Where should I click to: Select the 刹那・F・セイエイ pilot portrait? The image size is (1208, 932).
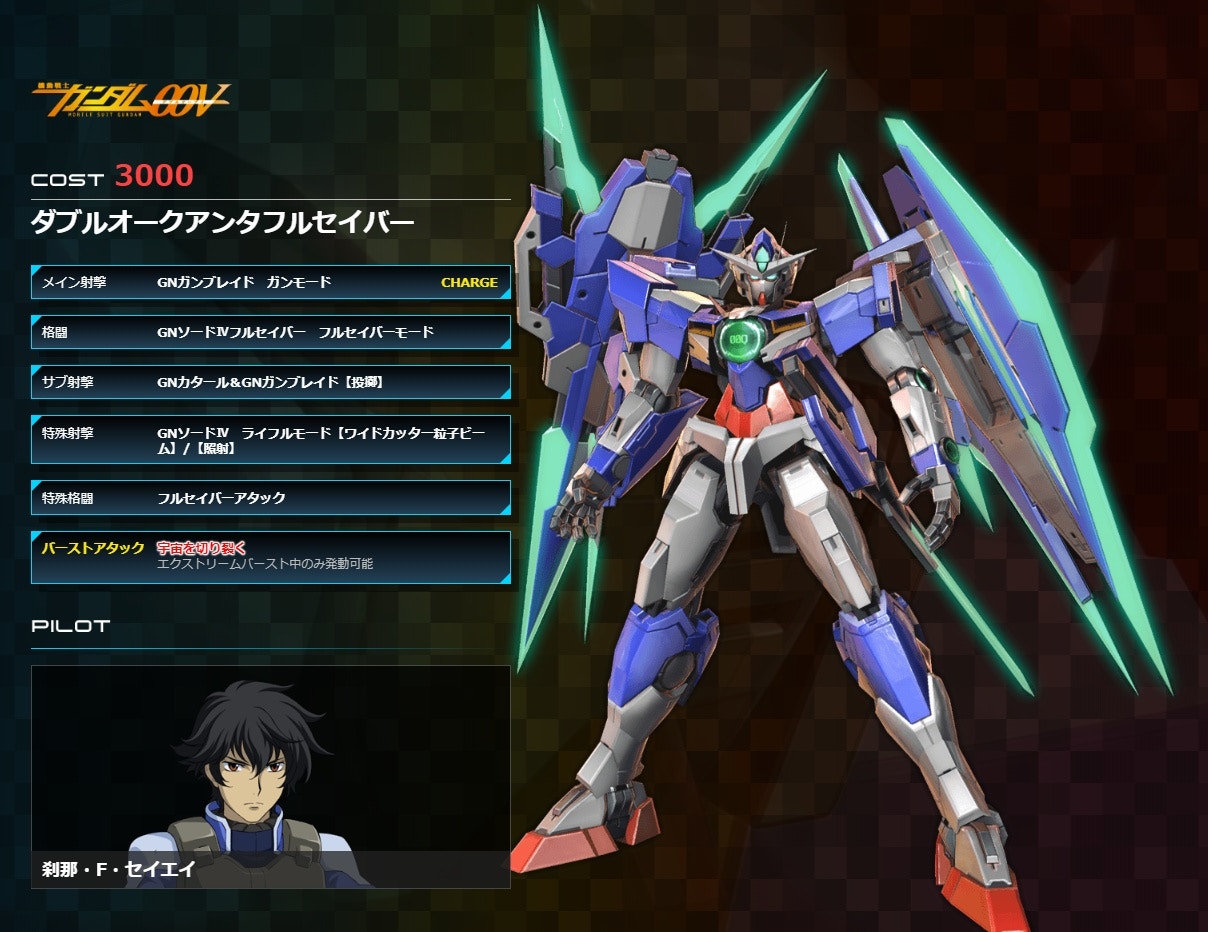270,776
